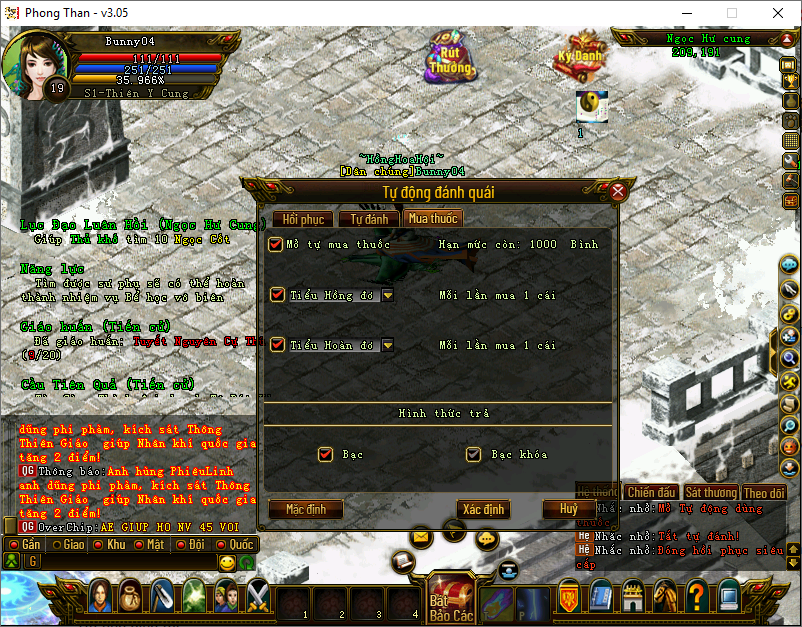Viewport: 802px width, 627px height.
Task: Confirm with the Xác định button
Action: pos(483,509)
